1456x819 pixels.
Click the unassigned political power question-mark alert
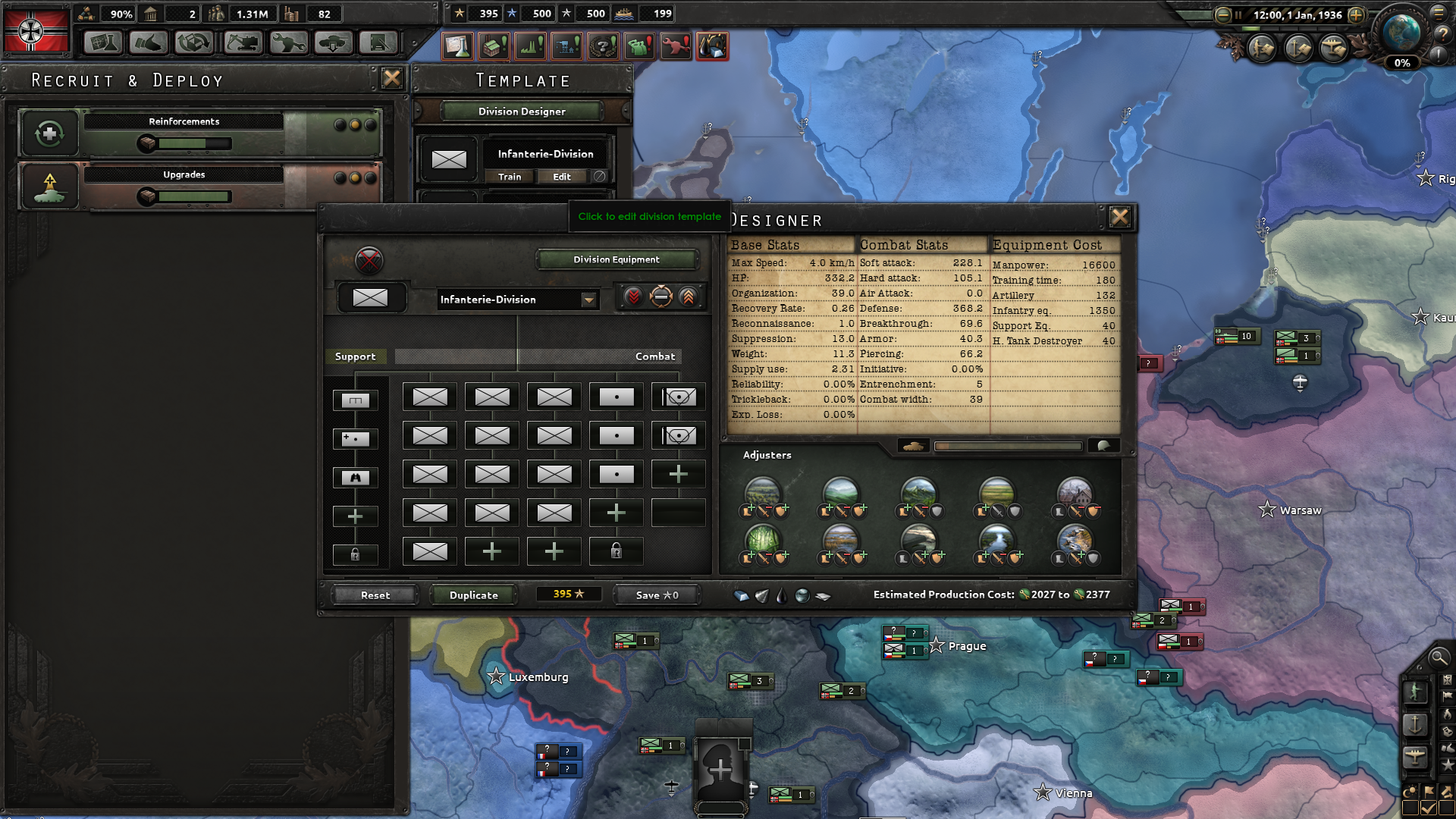tap(602, 45)
